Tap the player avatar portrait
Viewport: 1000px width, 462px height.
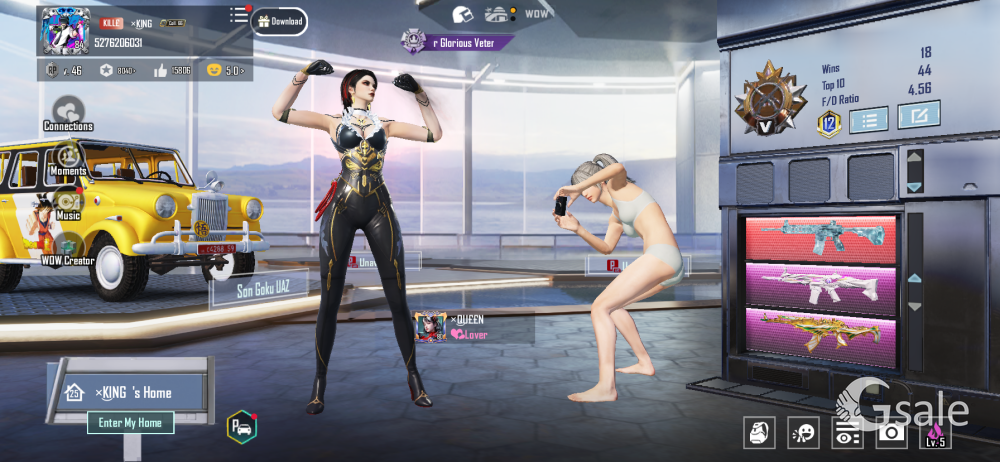[65, 31]
